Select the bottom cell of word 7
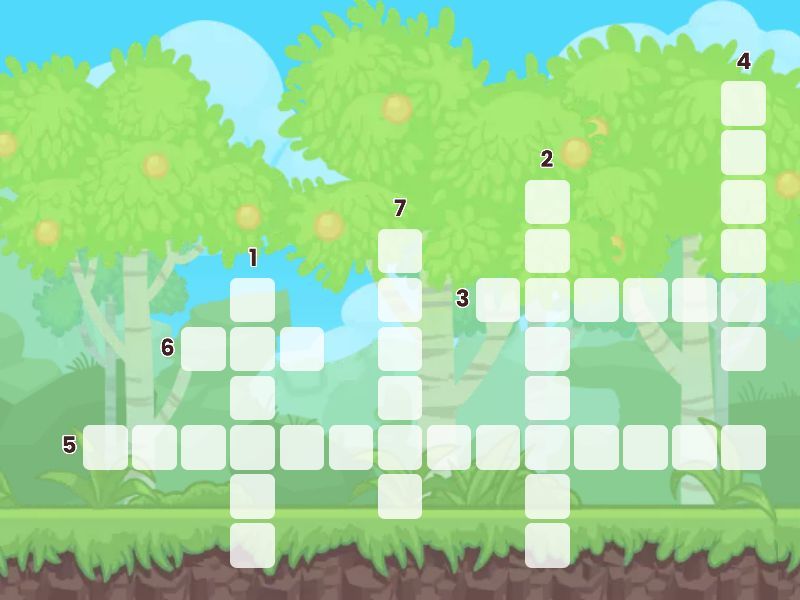The height and width of the screenshot is (600, 800). pos(400,496)
